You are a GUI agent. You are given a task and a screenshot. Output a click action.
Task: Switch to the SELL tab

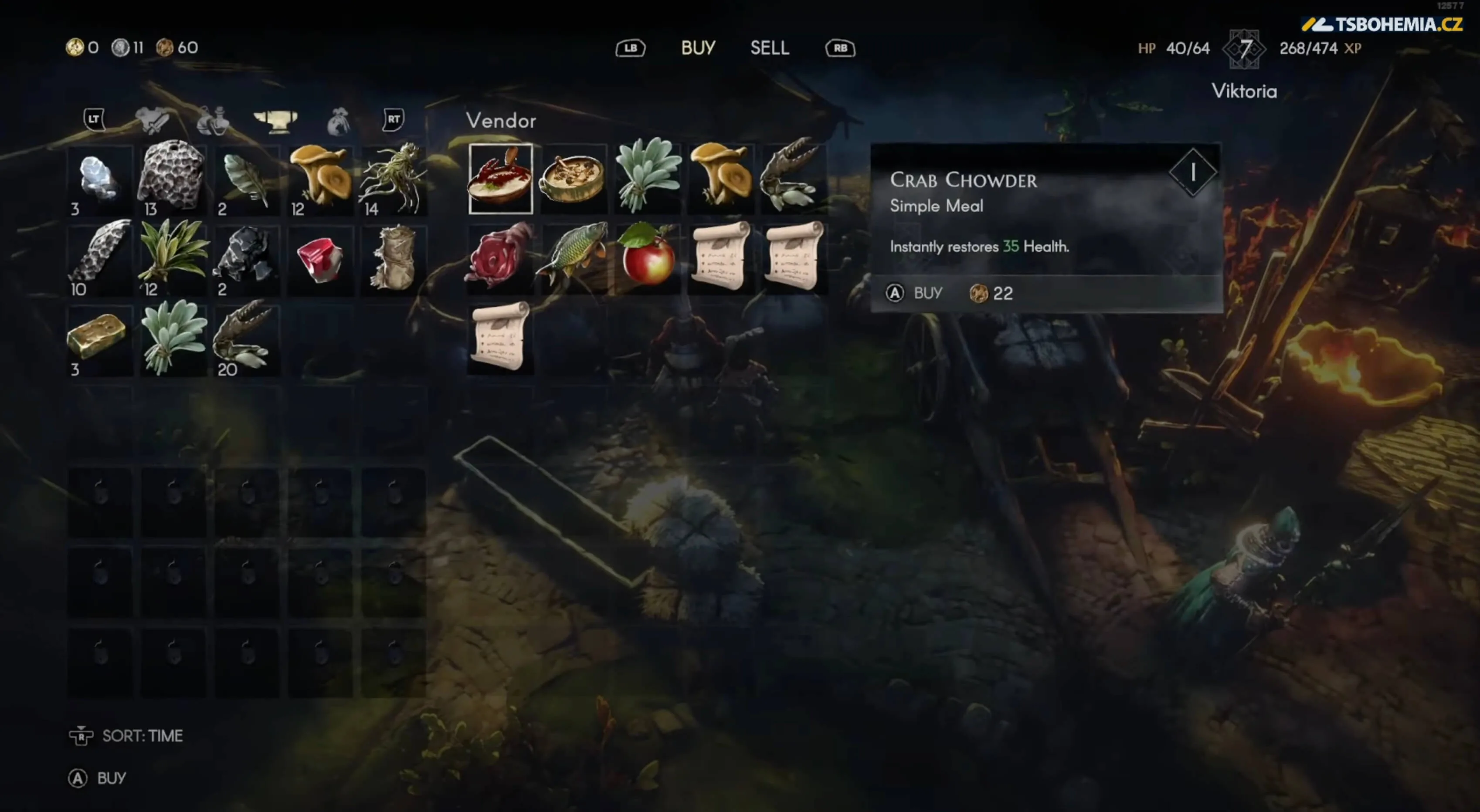click(x=769, y=47)
